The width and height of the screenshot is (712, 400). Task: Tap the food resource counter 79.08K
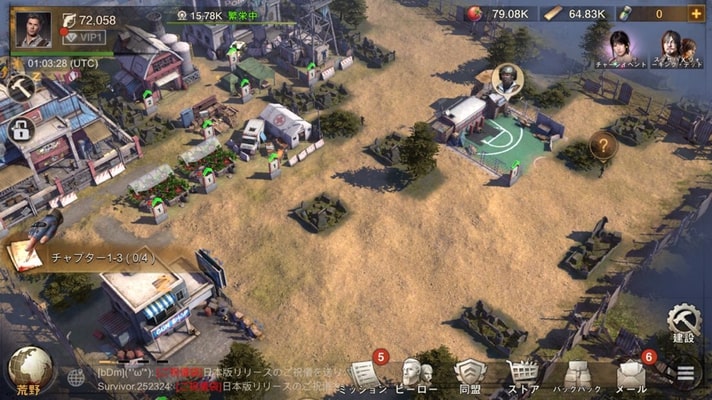(x=497, y=14)
